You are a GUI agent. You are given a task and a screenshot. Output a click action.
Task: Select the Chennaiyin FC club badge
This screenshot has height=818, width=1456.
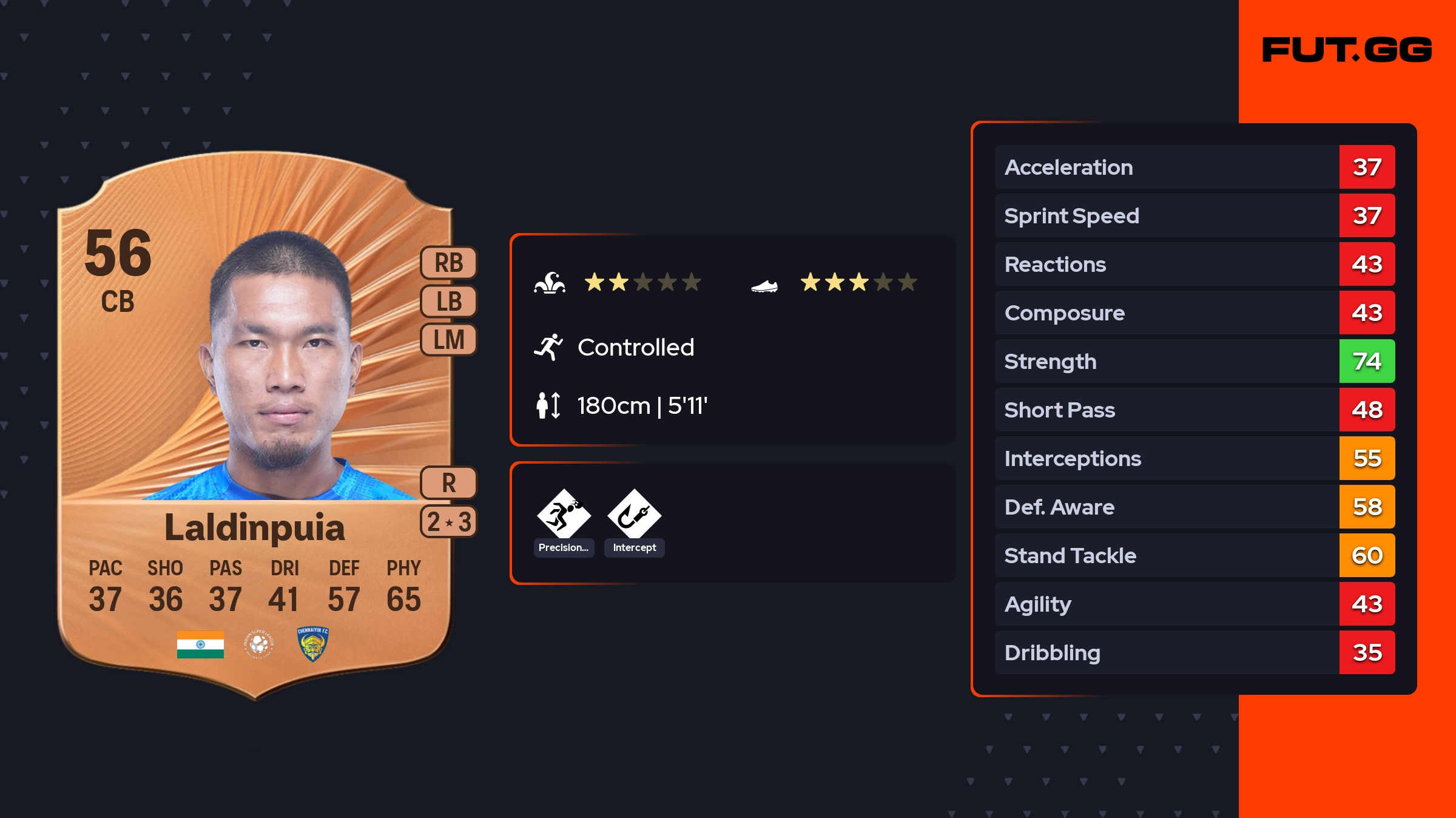pyautogui.click(x=312, y=644)
